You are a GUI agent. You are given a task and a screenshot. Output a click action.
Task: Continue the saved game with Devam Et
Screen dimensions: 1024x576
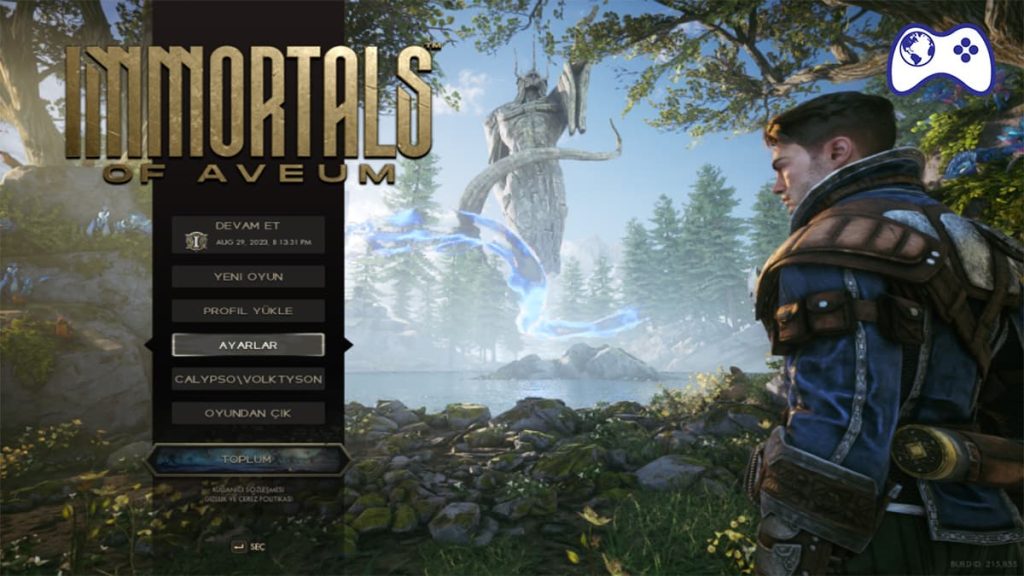tap(248, 234)
